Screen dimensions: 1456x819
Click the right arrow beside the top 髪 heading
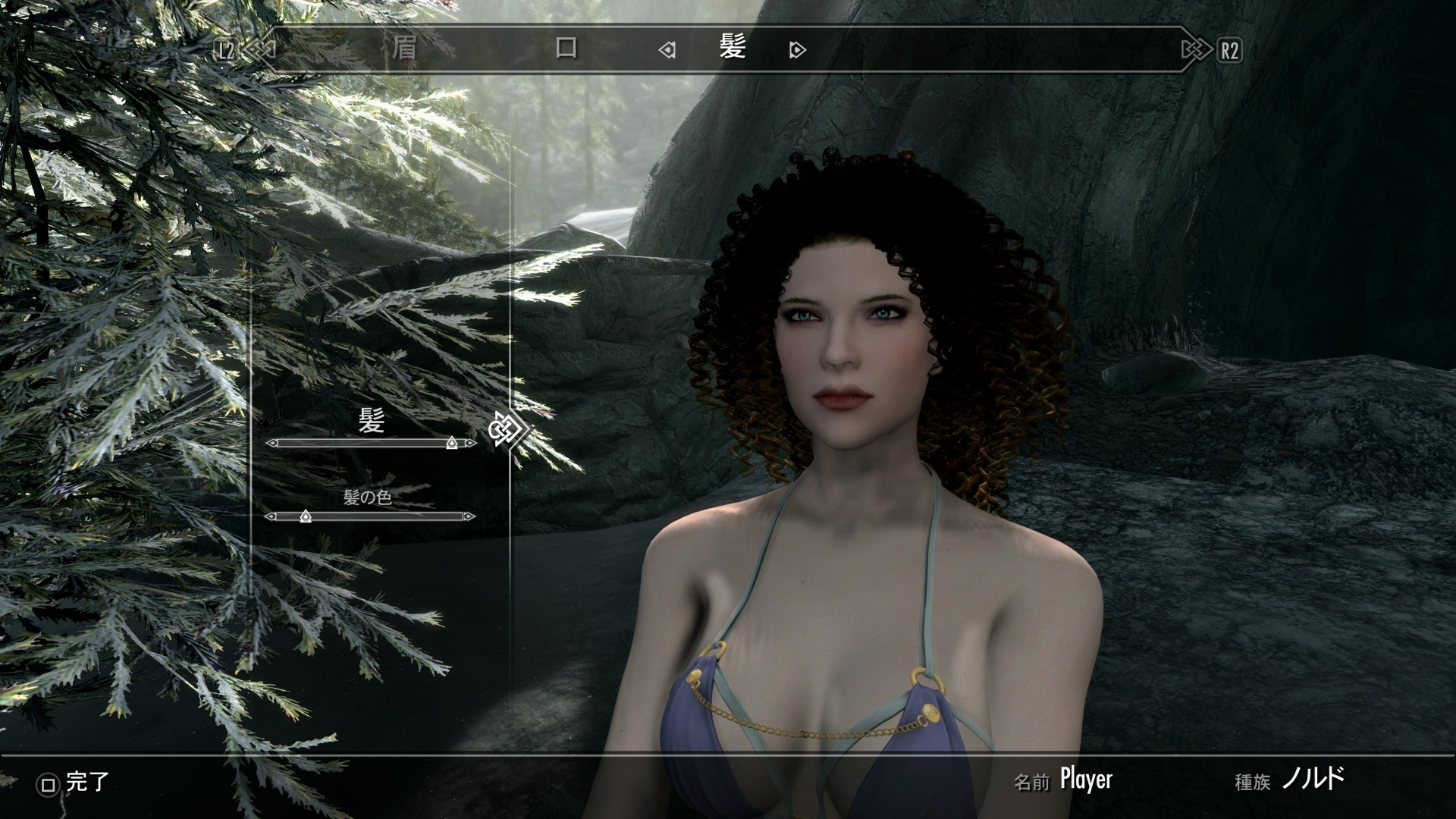tap(797, 51)
